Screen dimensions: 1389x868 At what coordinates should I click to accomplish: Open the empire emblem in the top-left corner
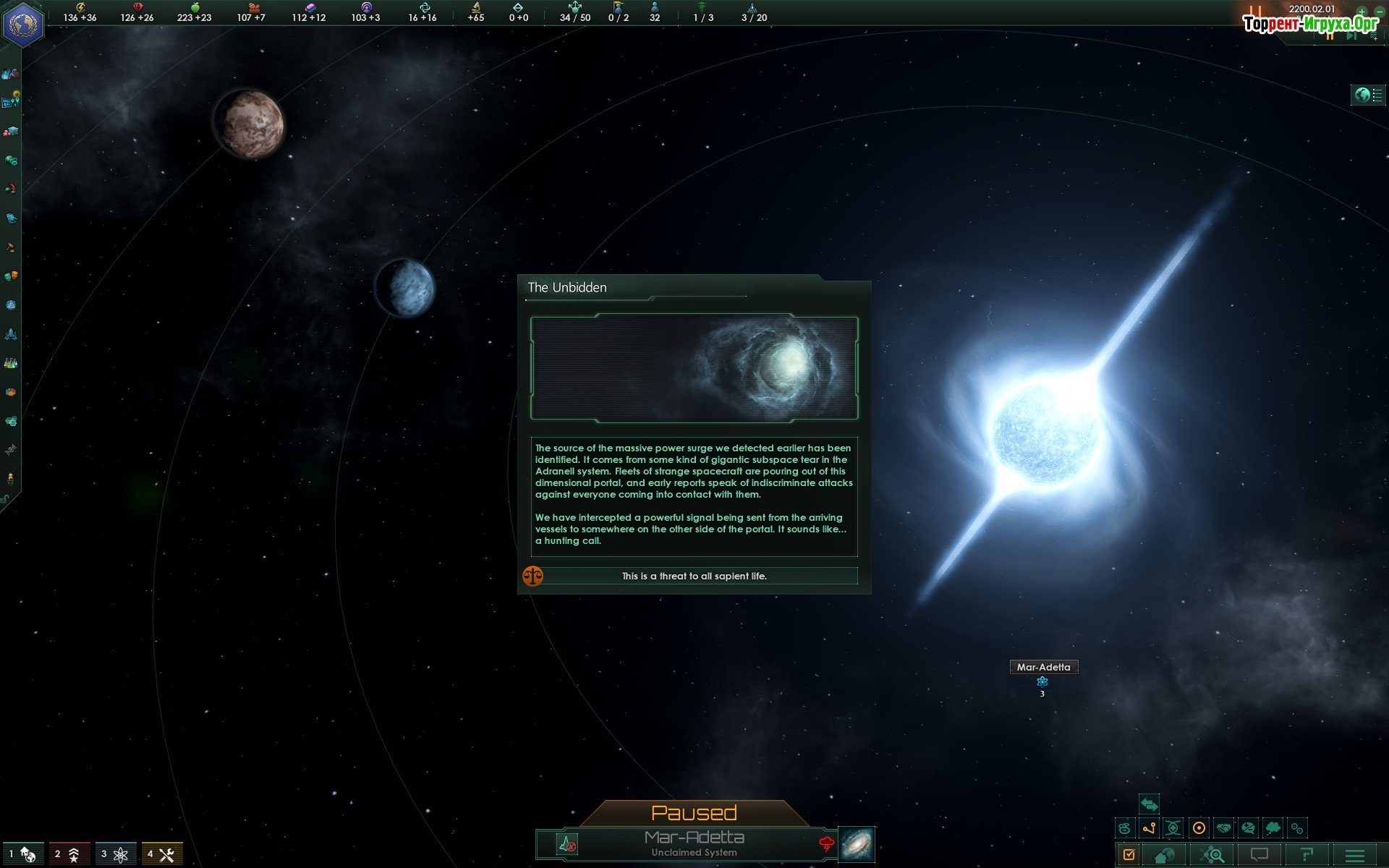tap(23, 23)
